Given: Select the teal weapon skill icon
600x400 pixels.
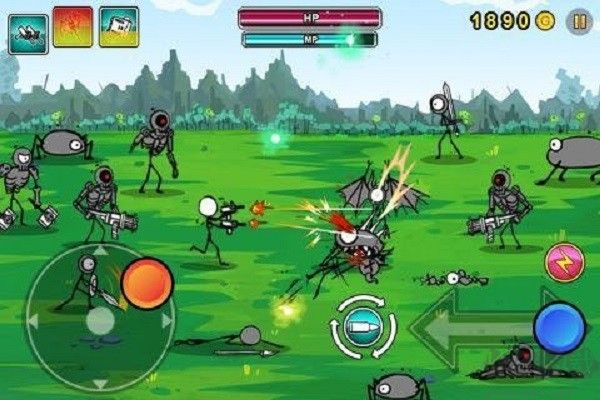Looking at the screenshot, I should click(28, 33).
